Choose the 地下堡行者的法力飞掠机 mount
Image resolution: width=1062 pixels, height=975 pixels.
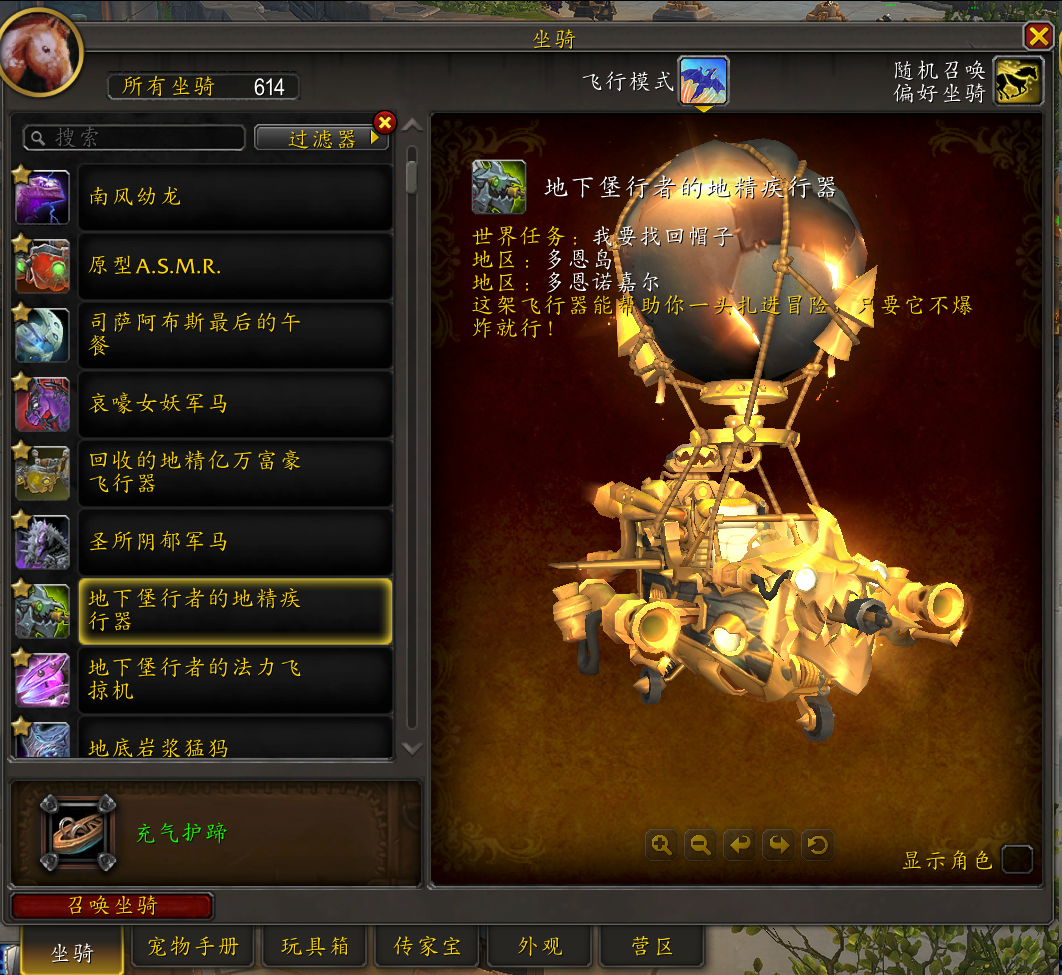(x=235, y=679)
